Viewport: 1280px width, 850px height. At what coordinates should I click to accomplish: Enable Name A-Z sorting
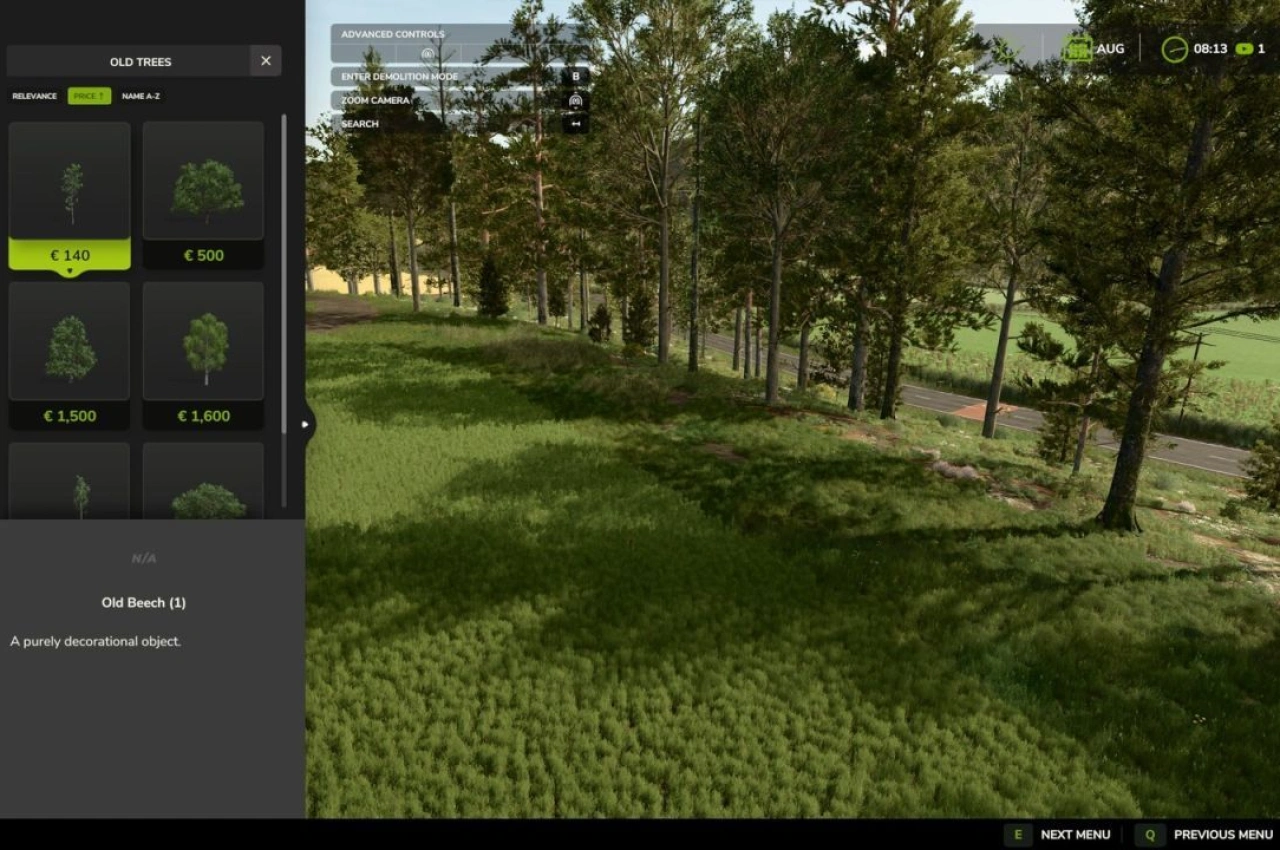[x=140, y=96]
